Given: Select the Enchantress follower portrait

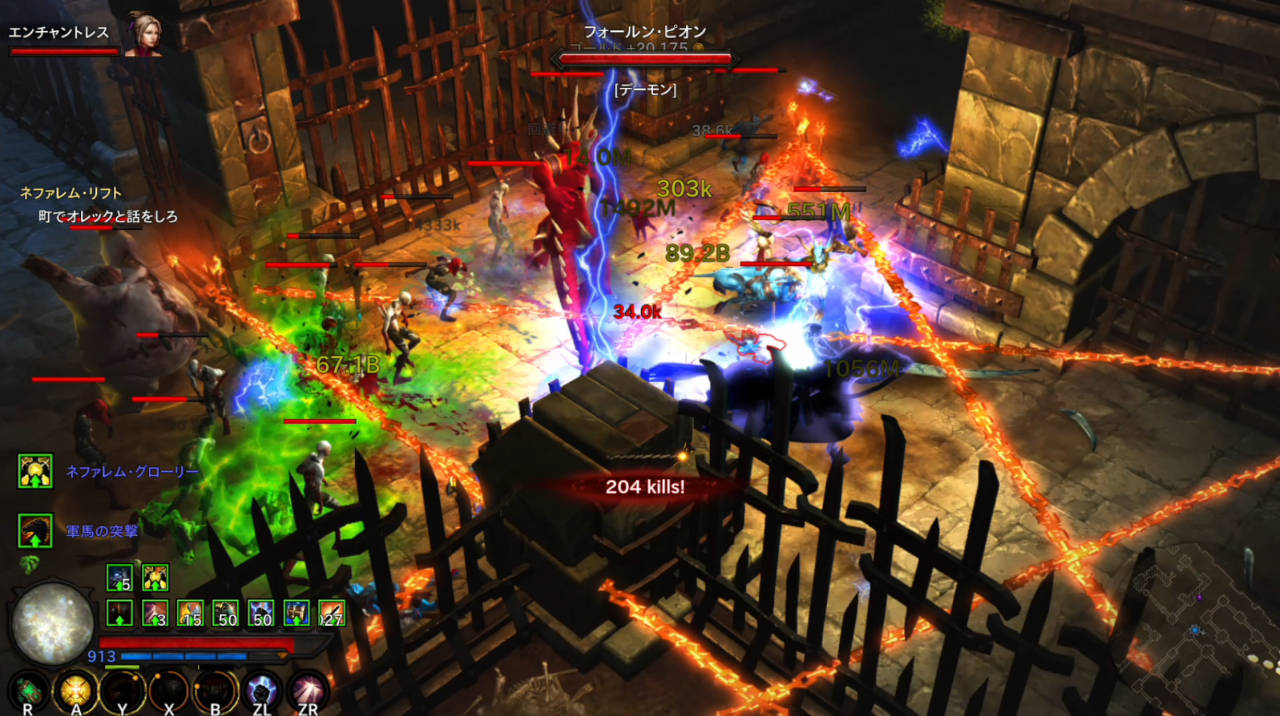Looking at the screenshot, I should 144,35.
